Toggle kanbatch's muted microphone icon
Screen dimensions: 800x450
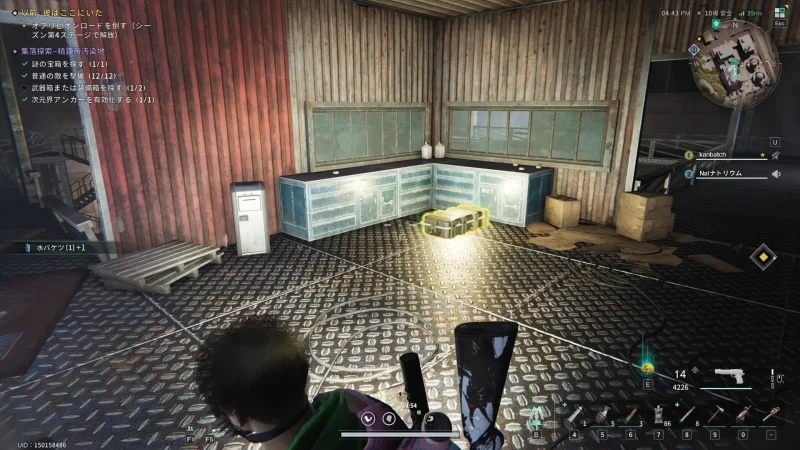(x=775, y=155)
